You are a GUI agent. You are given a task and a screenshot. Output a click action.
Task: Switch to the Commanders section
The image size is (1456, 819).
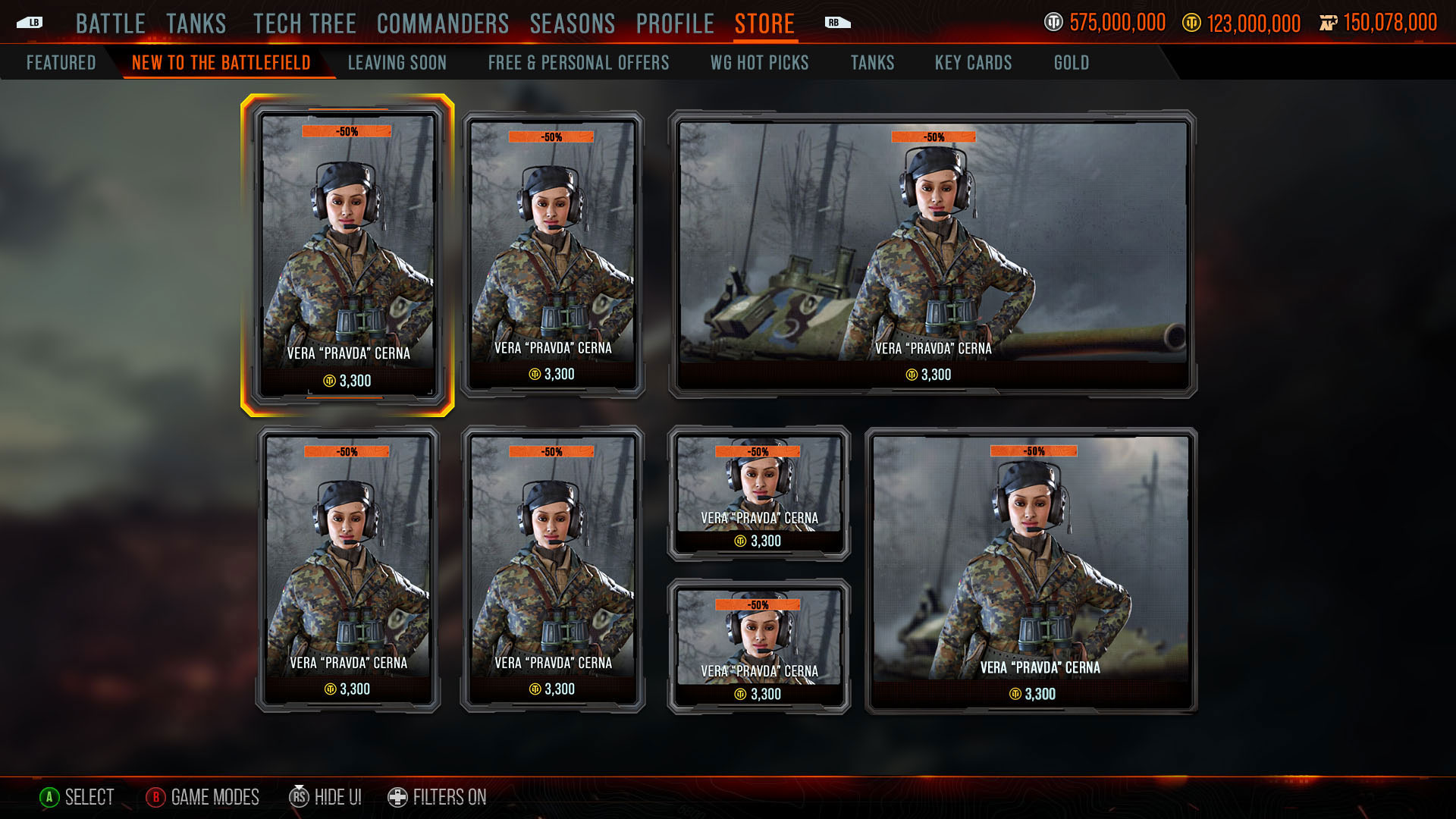(x=443, y=24)
